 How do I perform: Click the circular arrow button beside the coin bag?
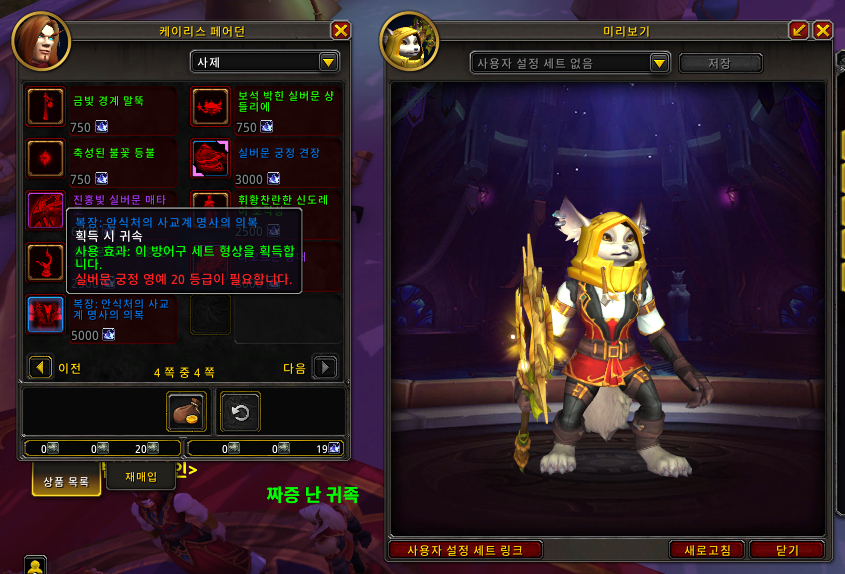tap(240, 411)
